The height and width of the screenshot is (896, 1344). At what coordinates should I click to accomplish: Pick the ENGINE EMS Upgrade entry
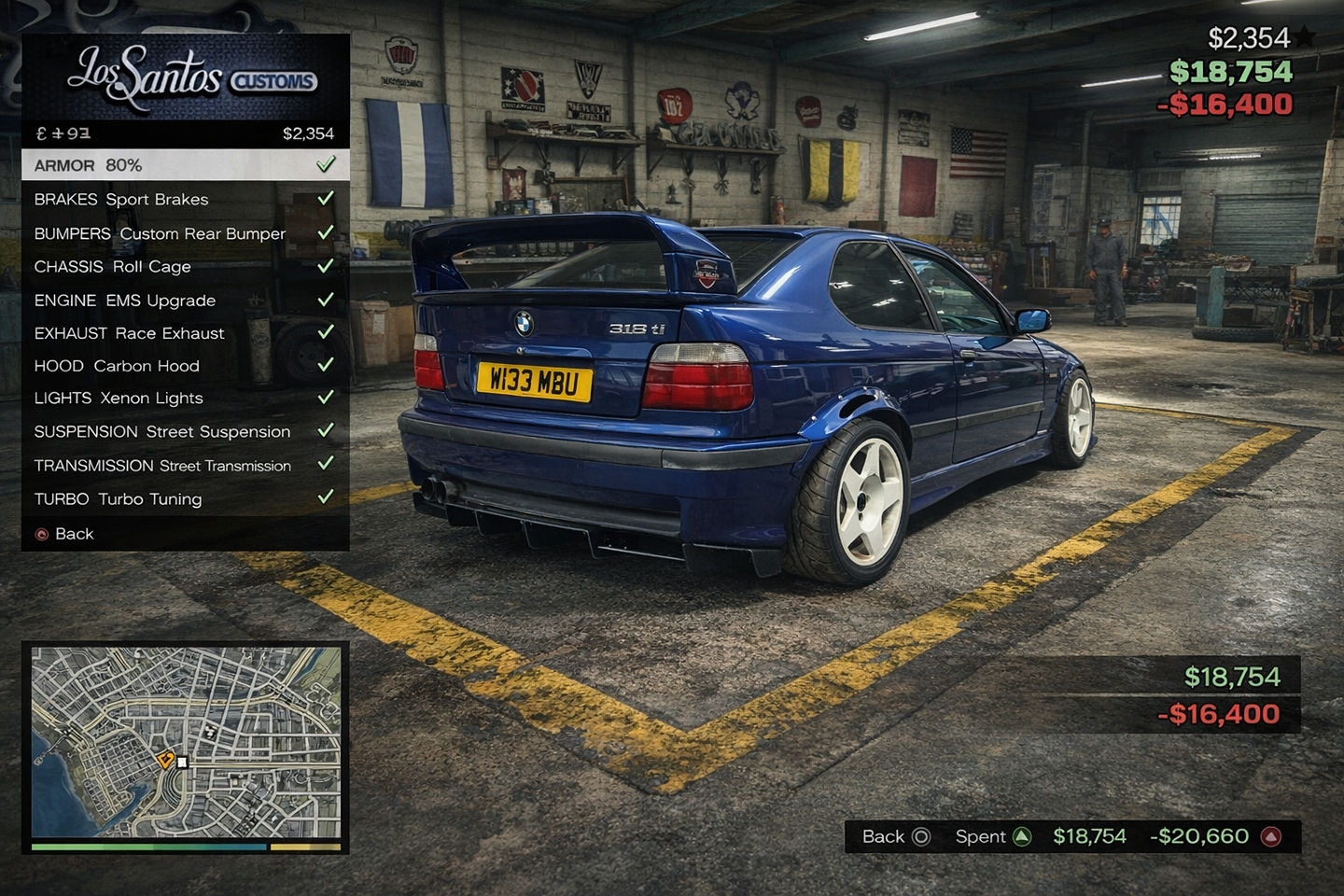[185, 301]
